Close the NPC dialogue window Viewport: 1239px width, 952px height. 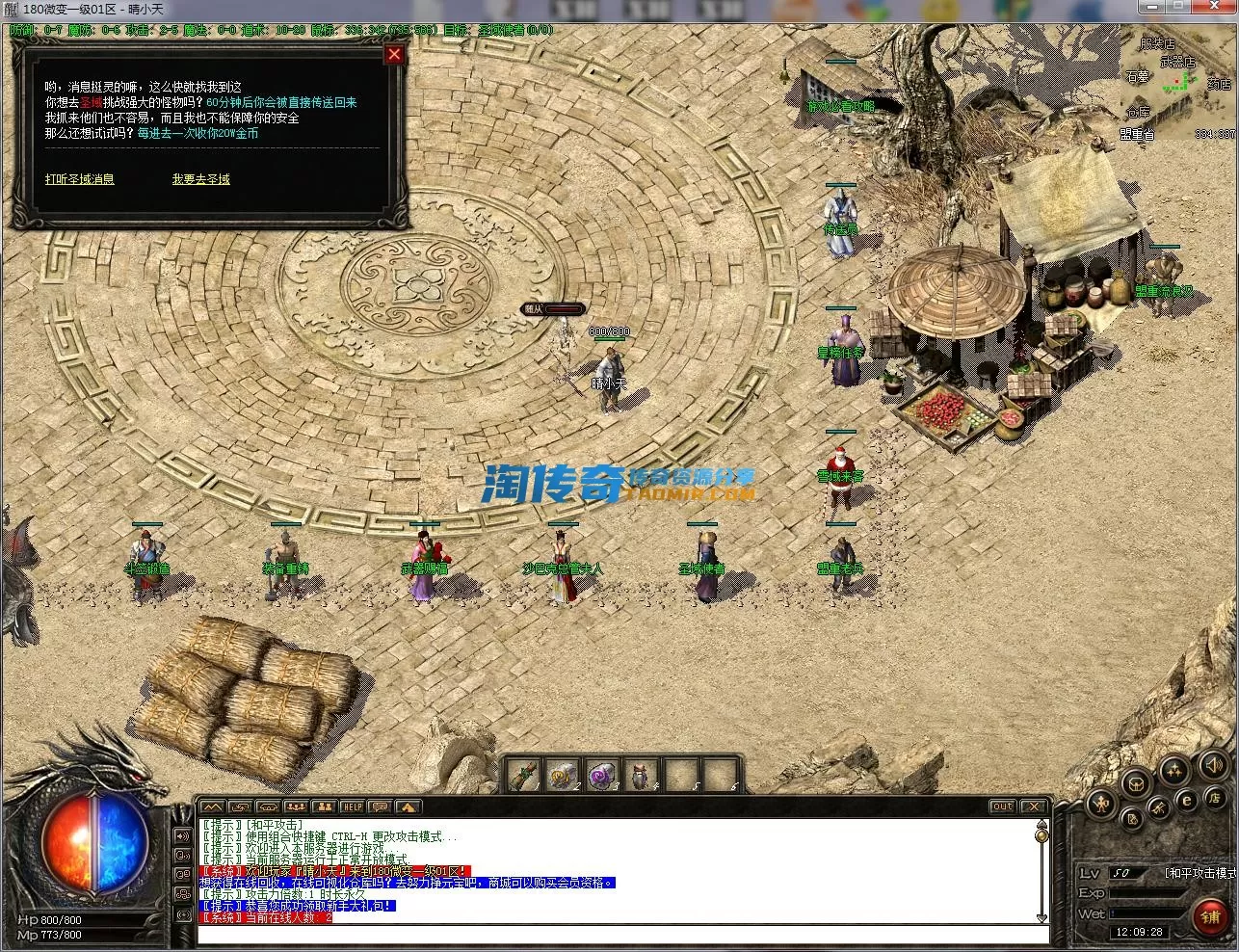point(393,55)
